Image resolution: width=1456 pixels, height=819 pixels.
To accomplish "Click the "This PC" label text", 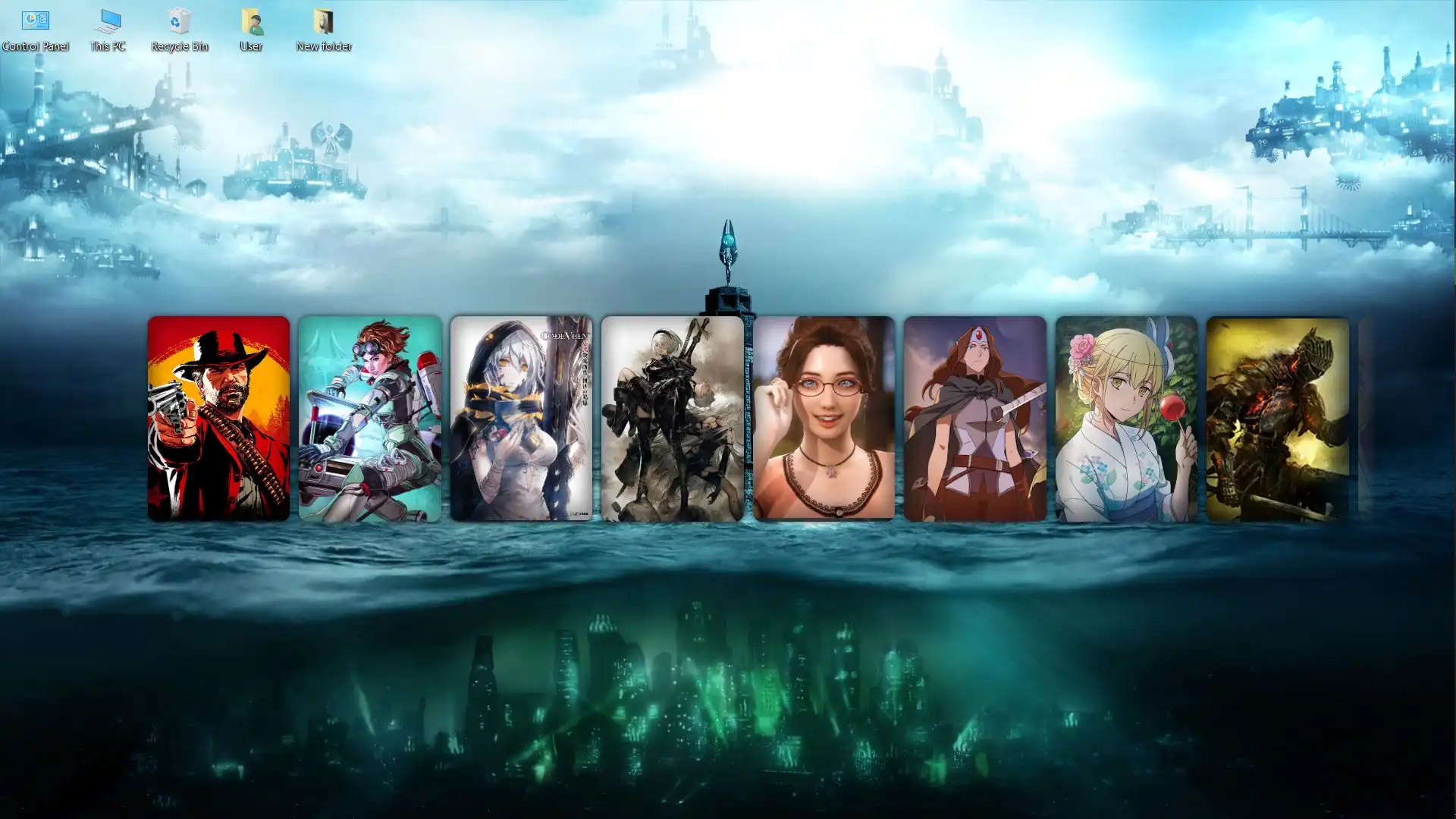I will pyautogui.click(x=108, y=46).
